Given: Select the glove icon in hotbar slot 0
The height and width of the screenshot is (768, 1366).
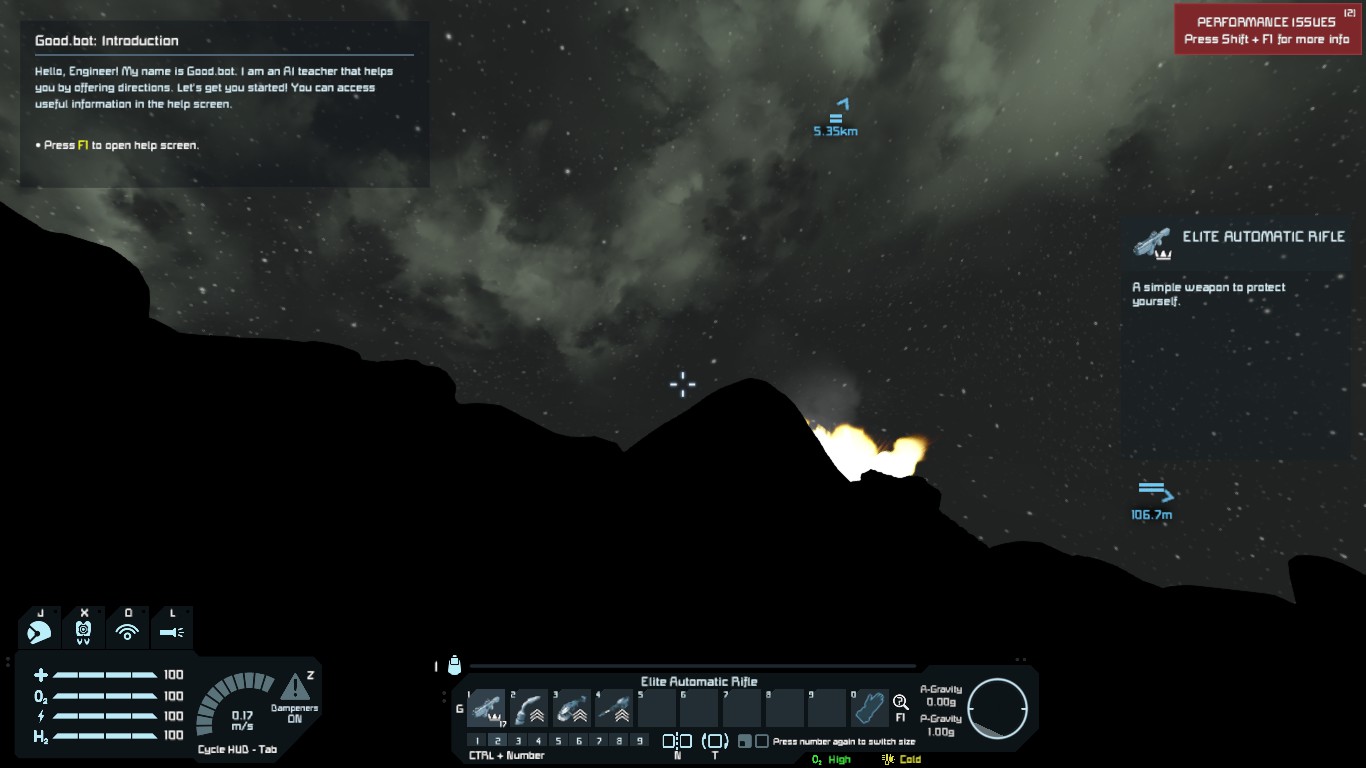Looking at the screenshot, I should [870, 708].
